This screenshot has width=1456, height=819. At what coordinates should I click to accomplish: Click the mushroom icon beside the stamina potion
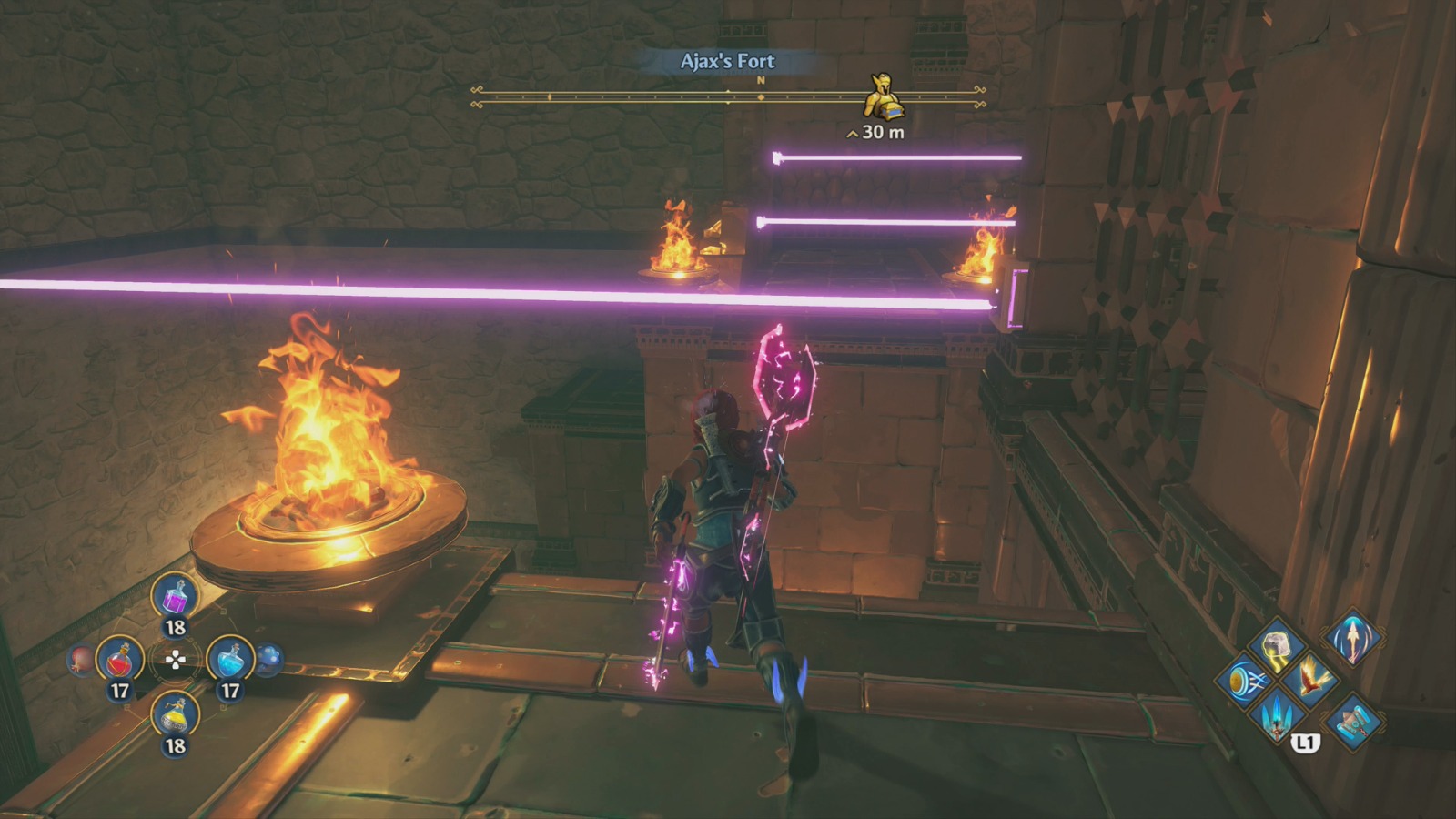269,658
